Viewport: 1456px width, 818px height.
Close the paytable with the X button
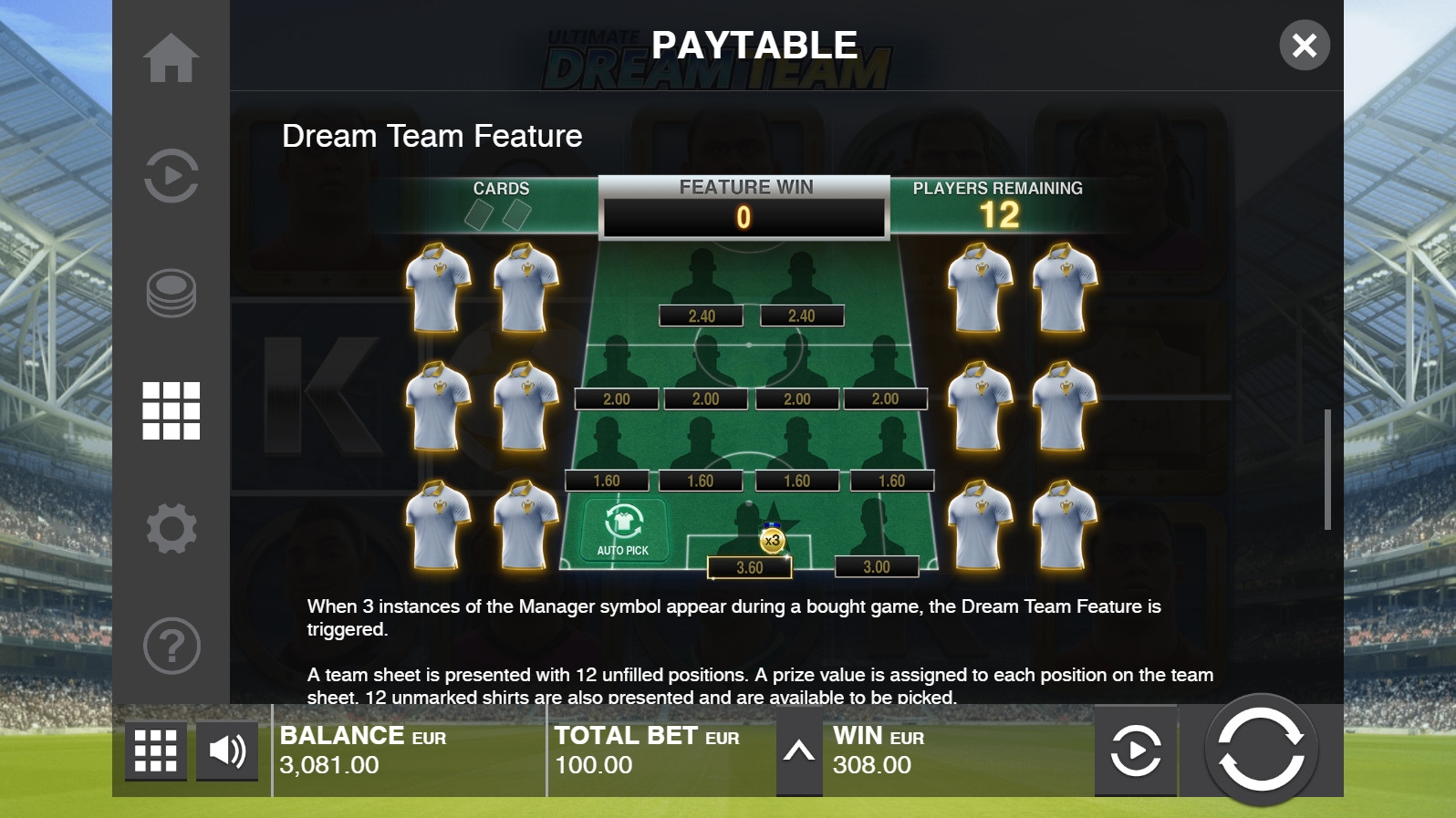coord(1304,45)
